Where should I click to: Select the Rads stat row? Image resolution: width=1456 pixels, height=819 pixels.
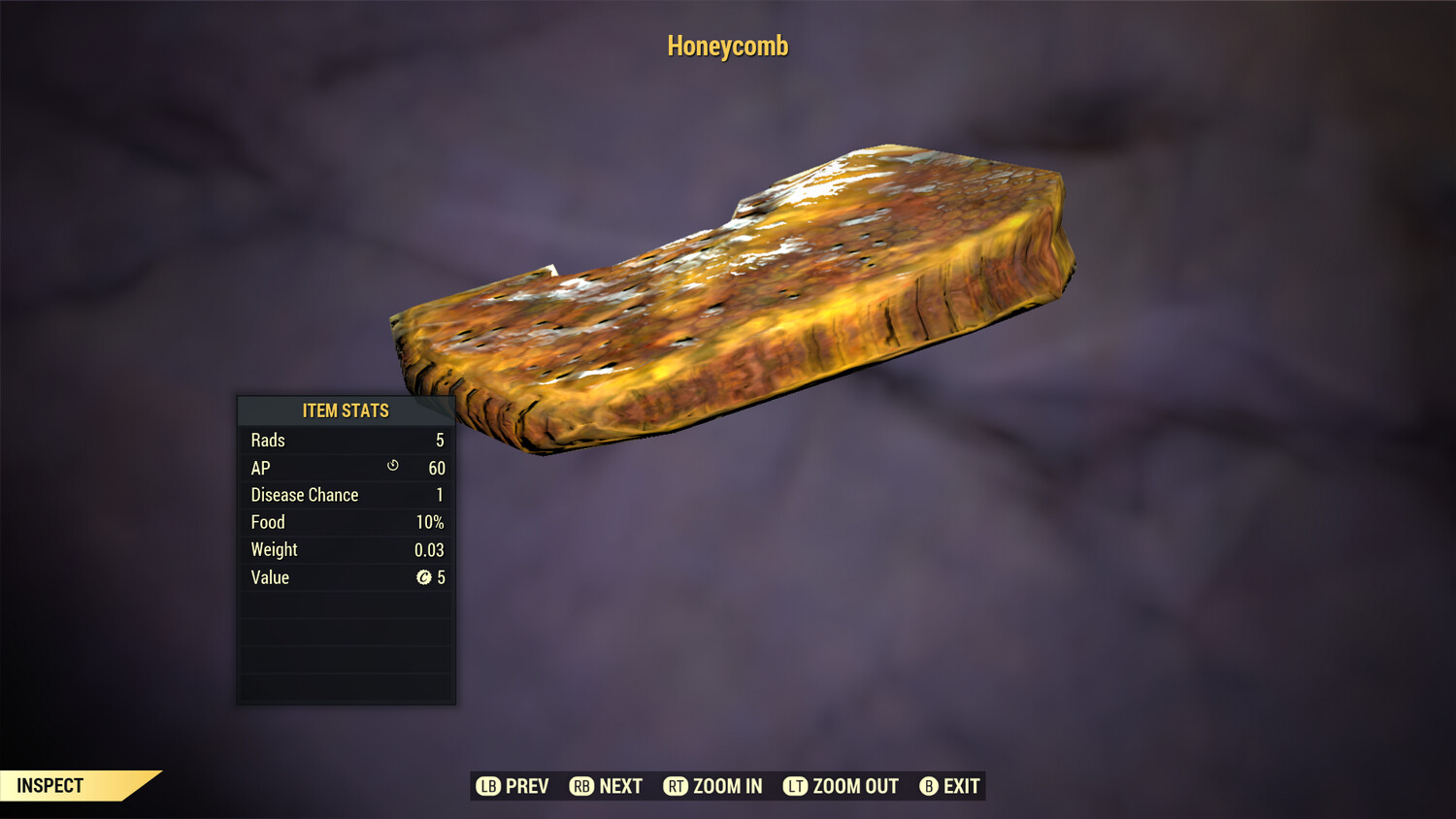tap(345, 440)
